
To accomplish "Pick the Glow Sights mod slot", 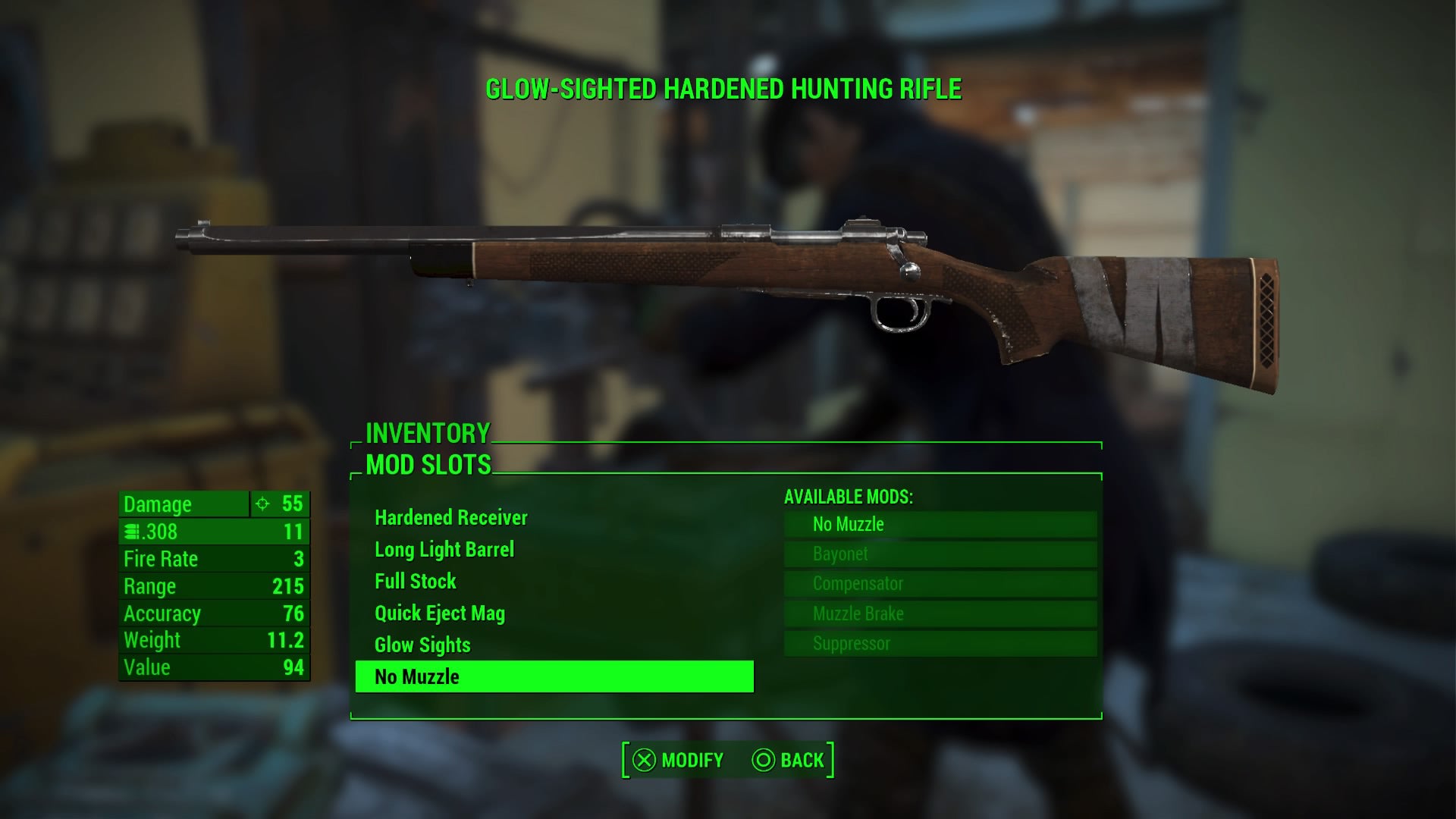I will pos(422,645).
